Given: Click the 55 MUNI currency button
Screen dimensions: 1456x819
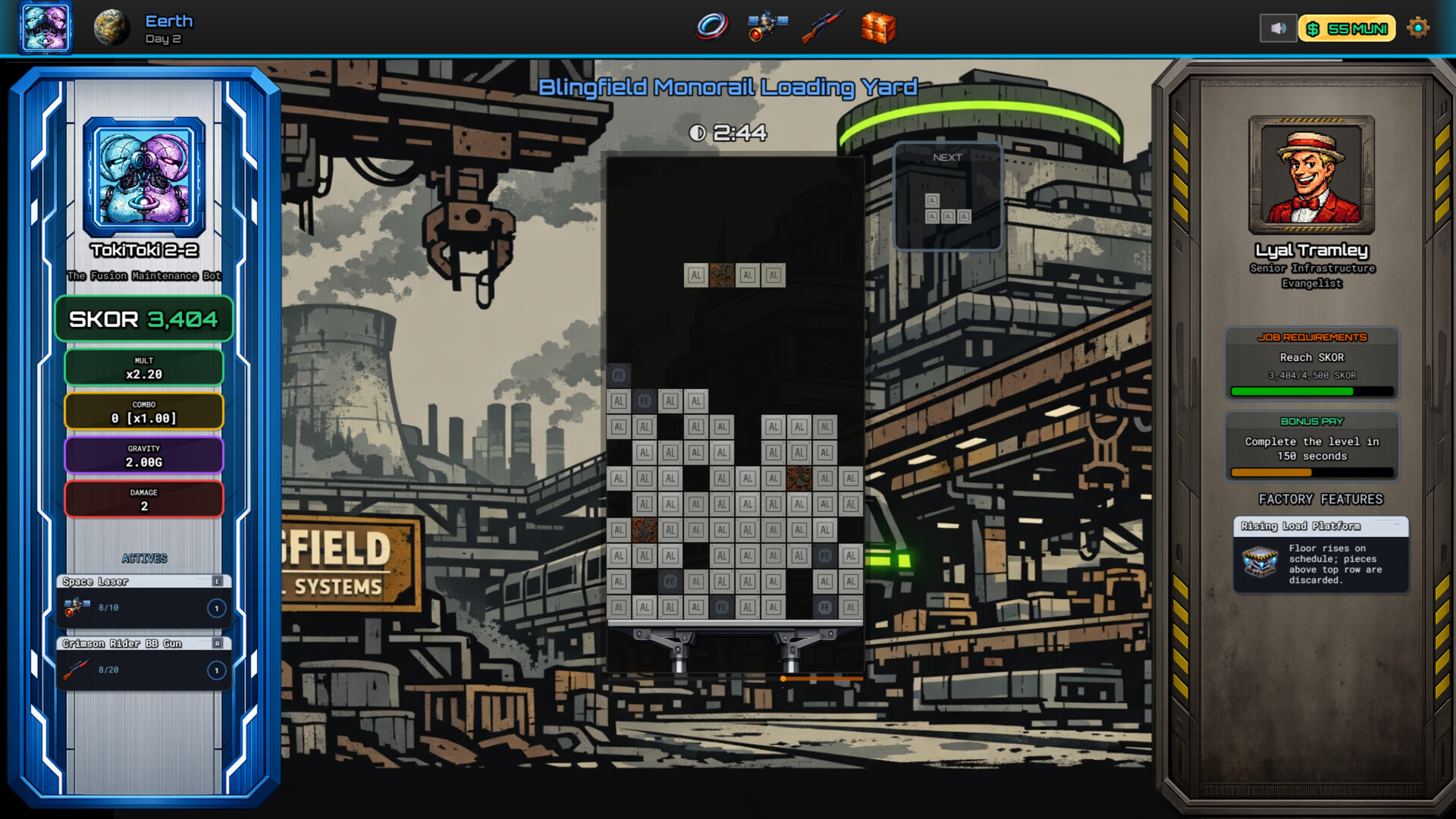Looking at the screenshot, I should (x=1348, y=28).
